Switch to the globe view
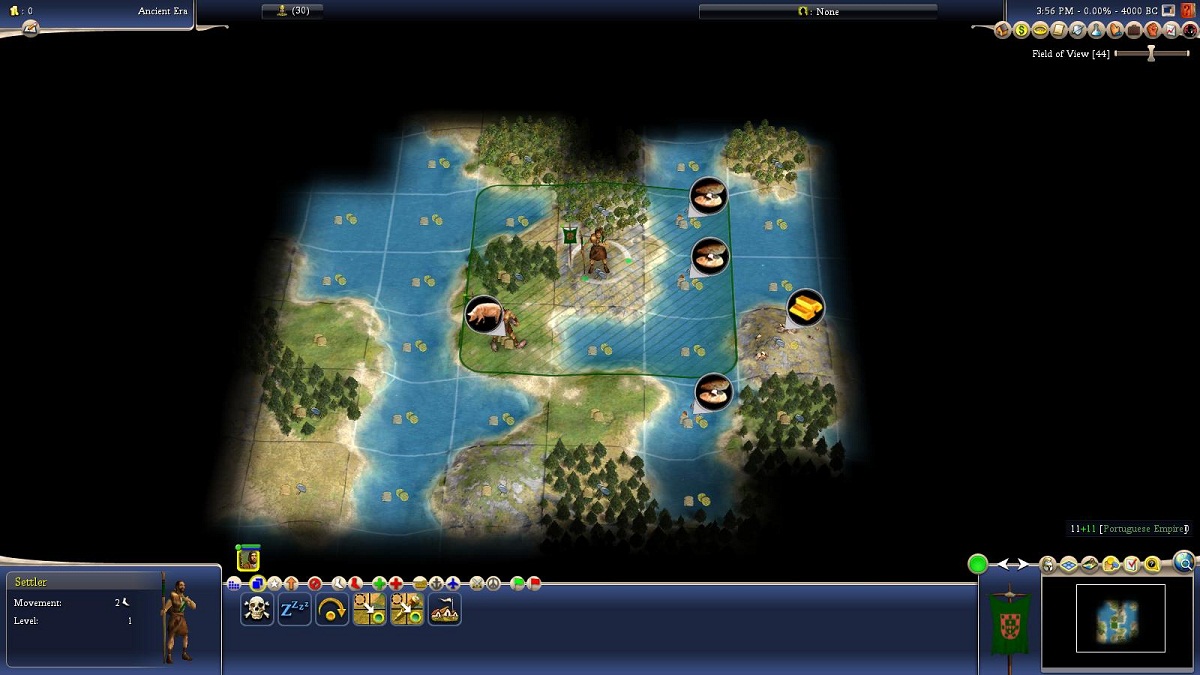Image resolution: width=1200 pixels, height=675 pixels. click(1185, 562)
